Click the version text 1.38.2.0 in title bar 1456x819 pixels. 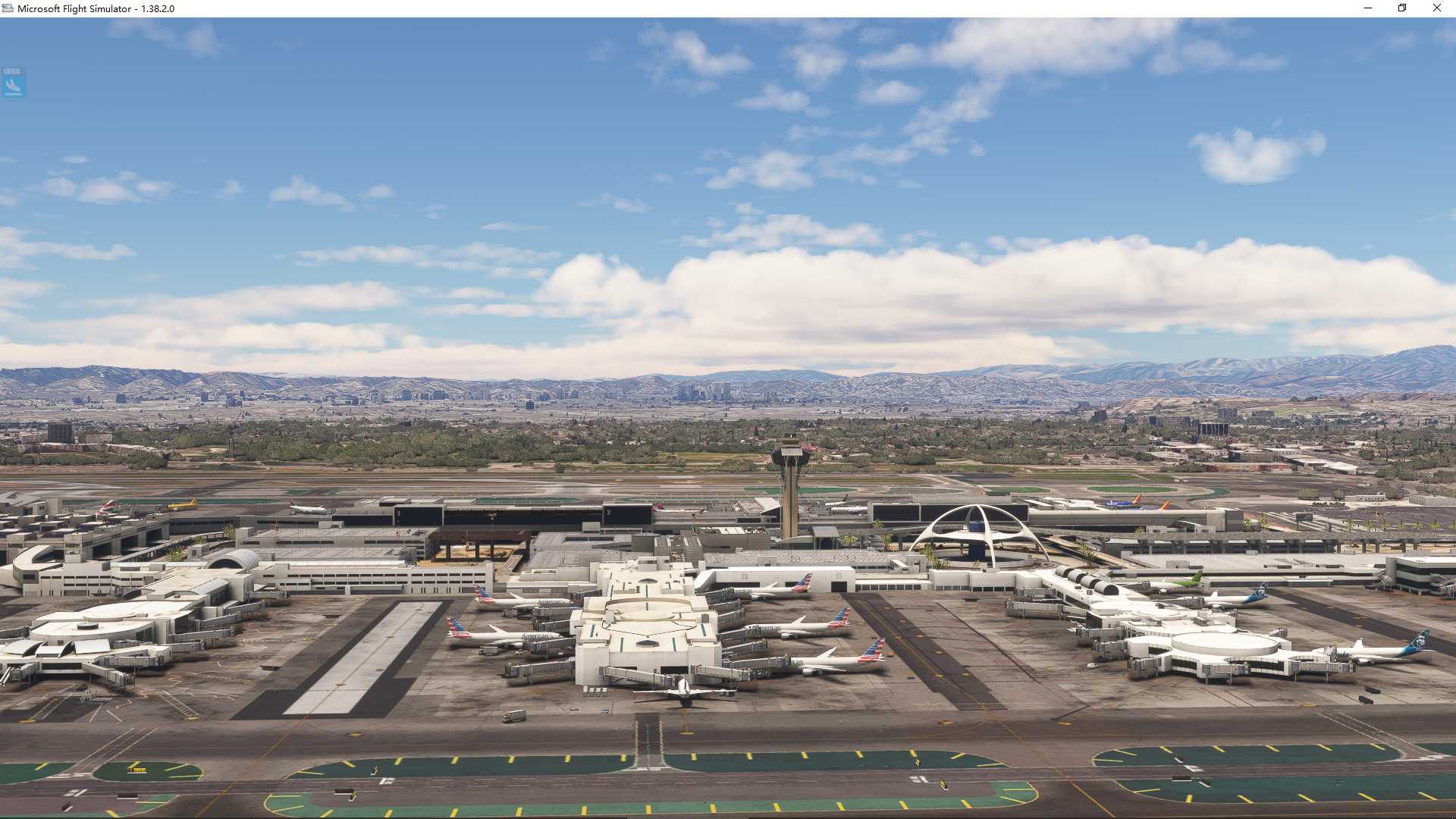point(156,9)
